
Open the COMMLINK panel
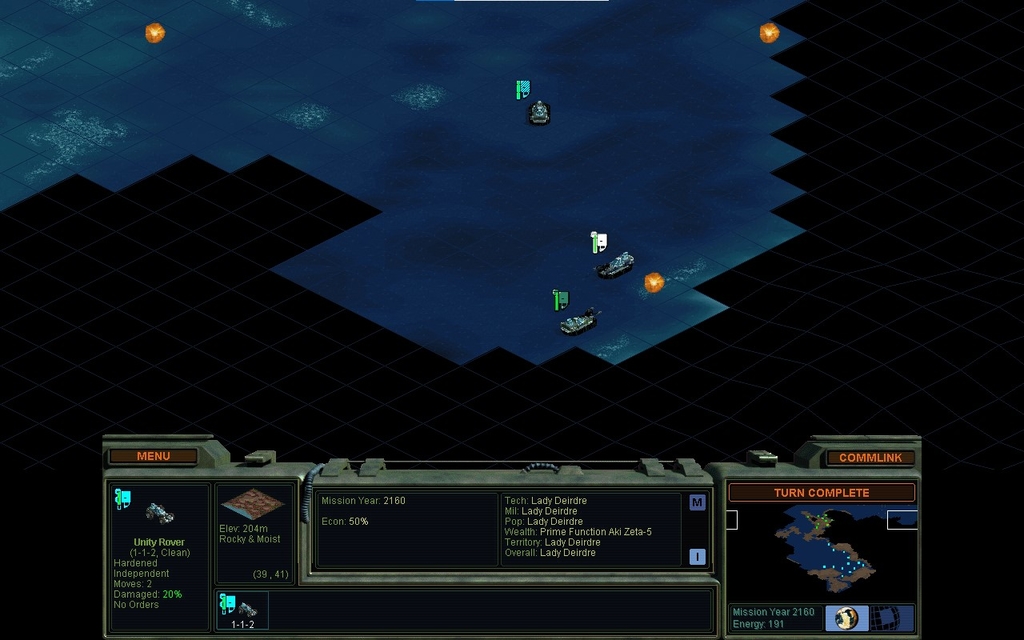tap(870, 457)
